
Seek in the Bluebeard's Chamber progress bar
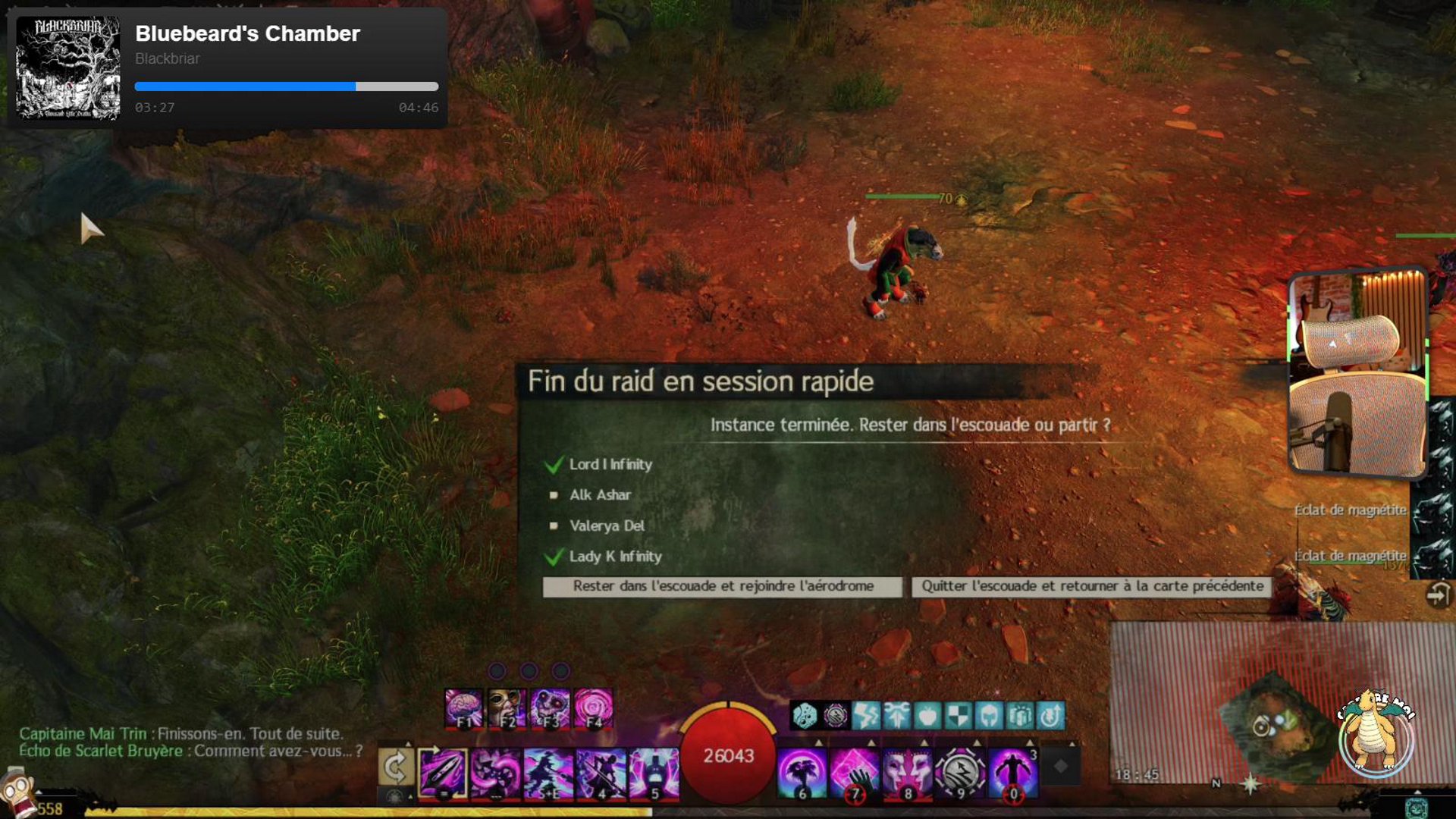point(286,86)
